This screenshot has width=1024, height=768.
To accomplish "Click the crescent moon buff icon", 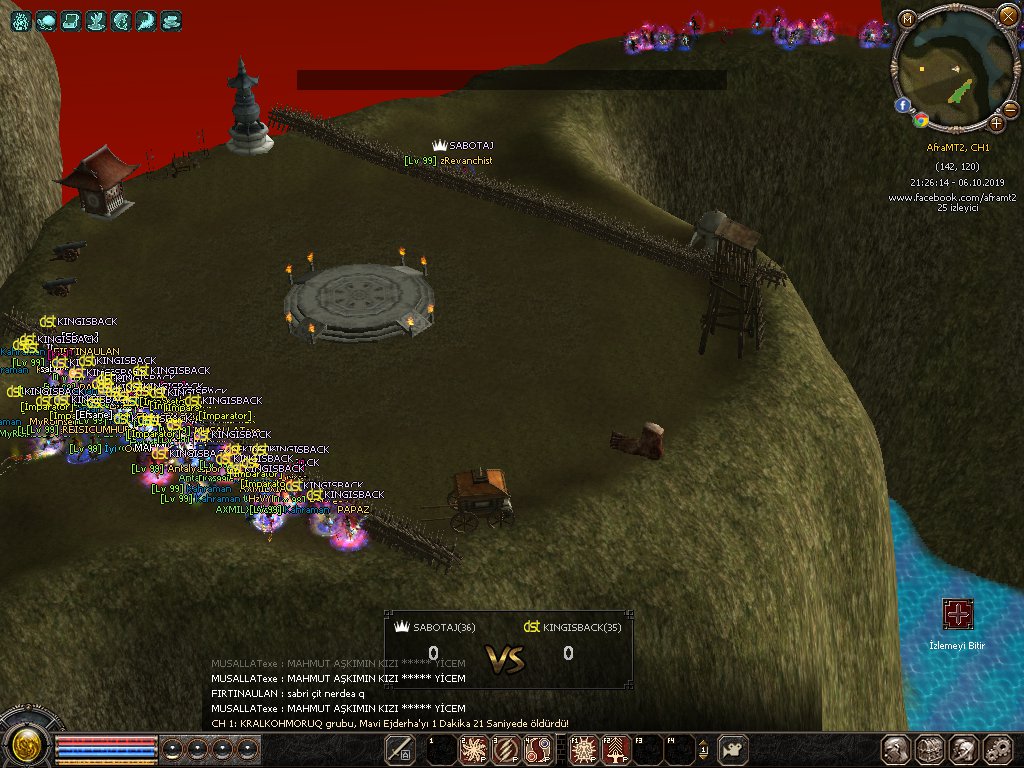I will (x=146, y=20).
